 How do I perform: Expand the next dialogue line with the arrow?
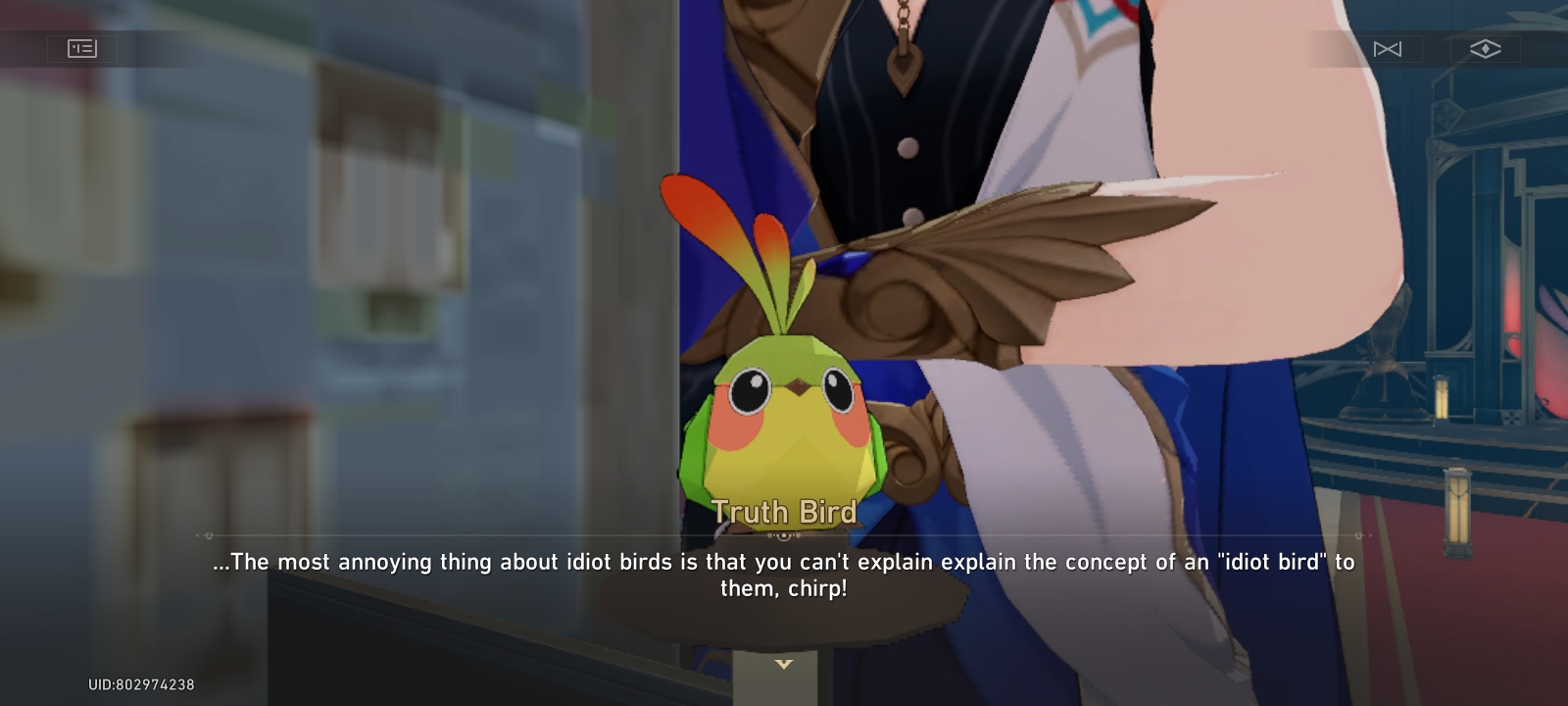pos(784,664)
